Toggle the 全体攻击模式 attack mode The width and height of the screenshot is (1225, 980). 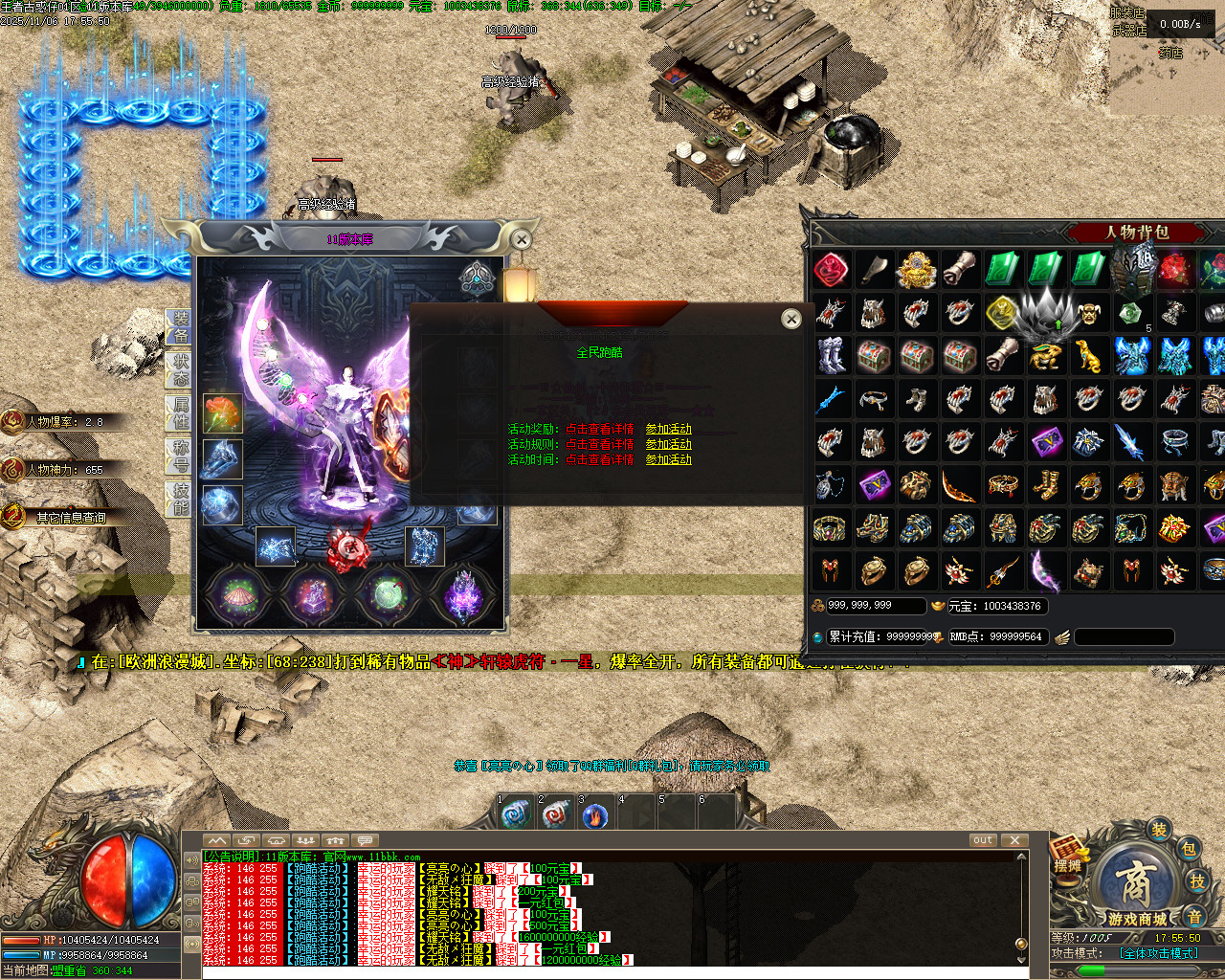(x=1159, y=953)
